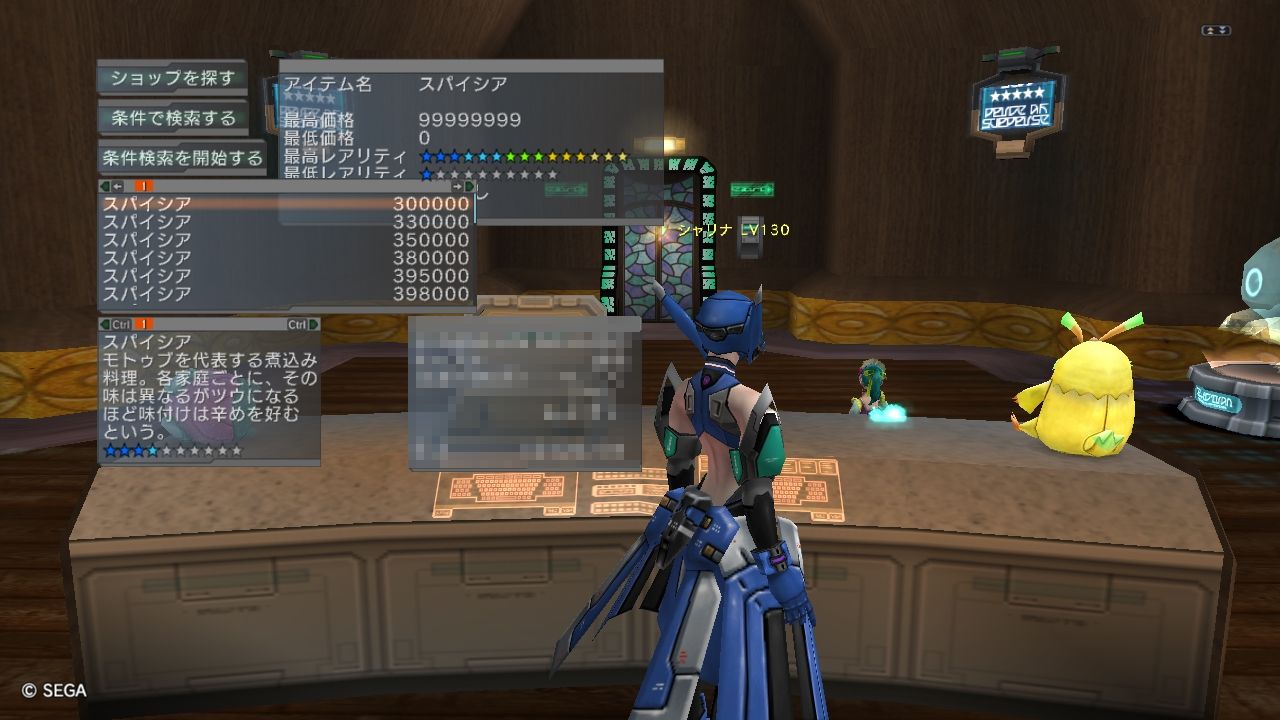
Task: Select the スパイシア listing priced 330000
Action: (x=287, y=221)
